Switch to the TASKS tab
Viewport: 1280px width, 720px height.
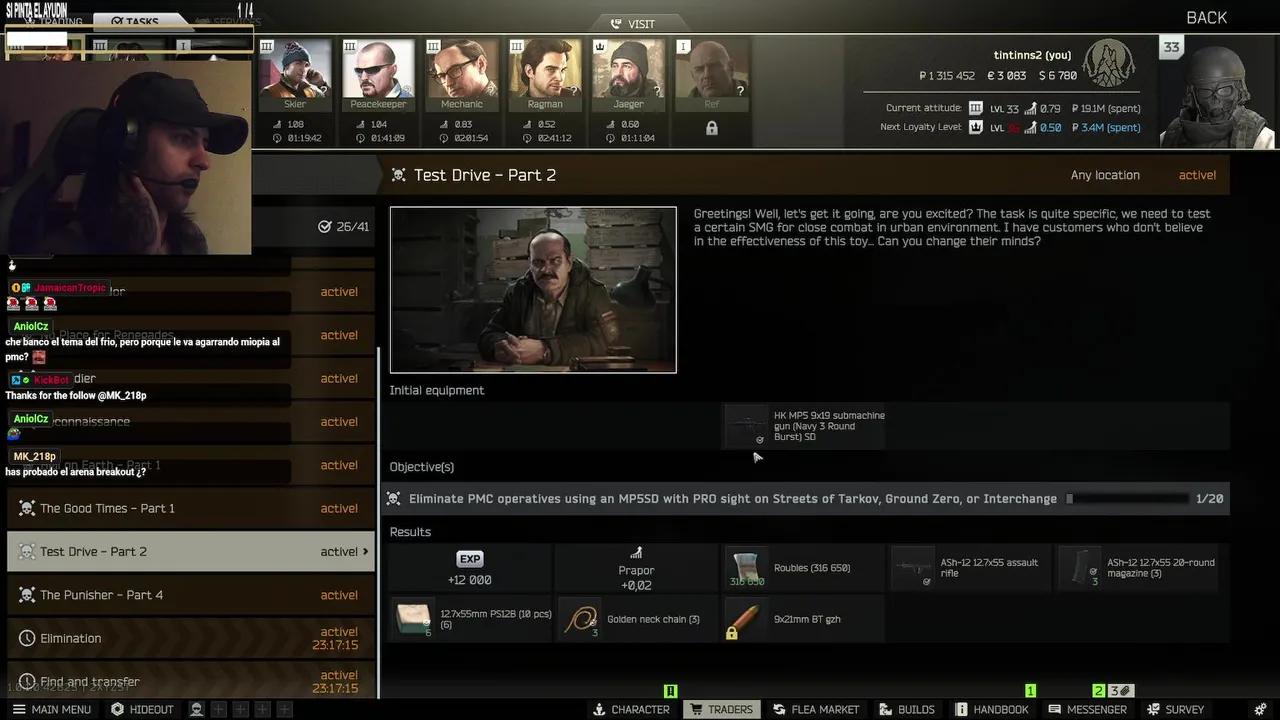[x=137, y=21]
